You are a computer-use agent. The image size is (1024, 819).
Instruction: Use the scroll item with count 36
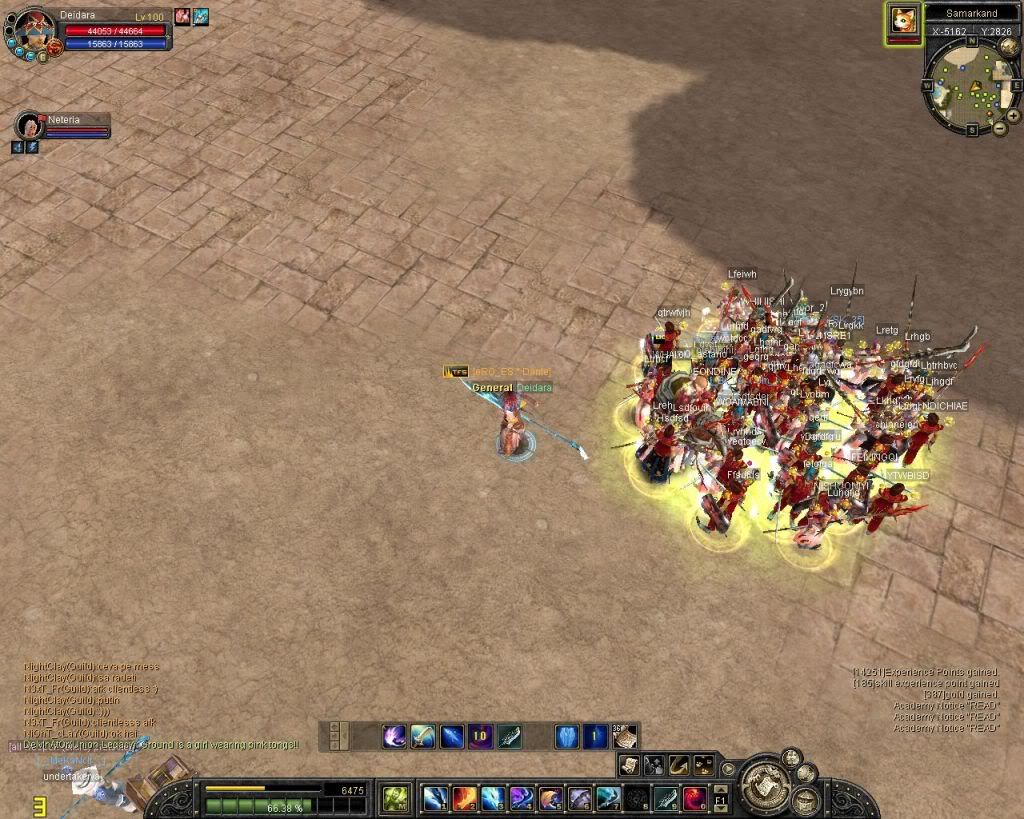point(625,737)
